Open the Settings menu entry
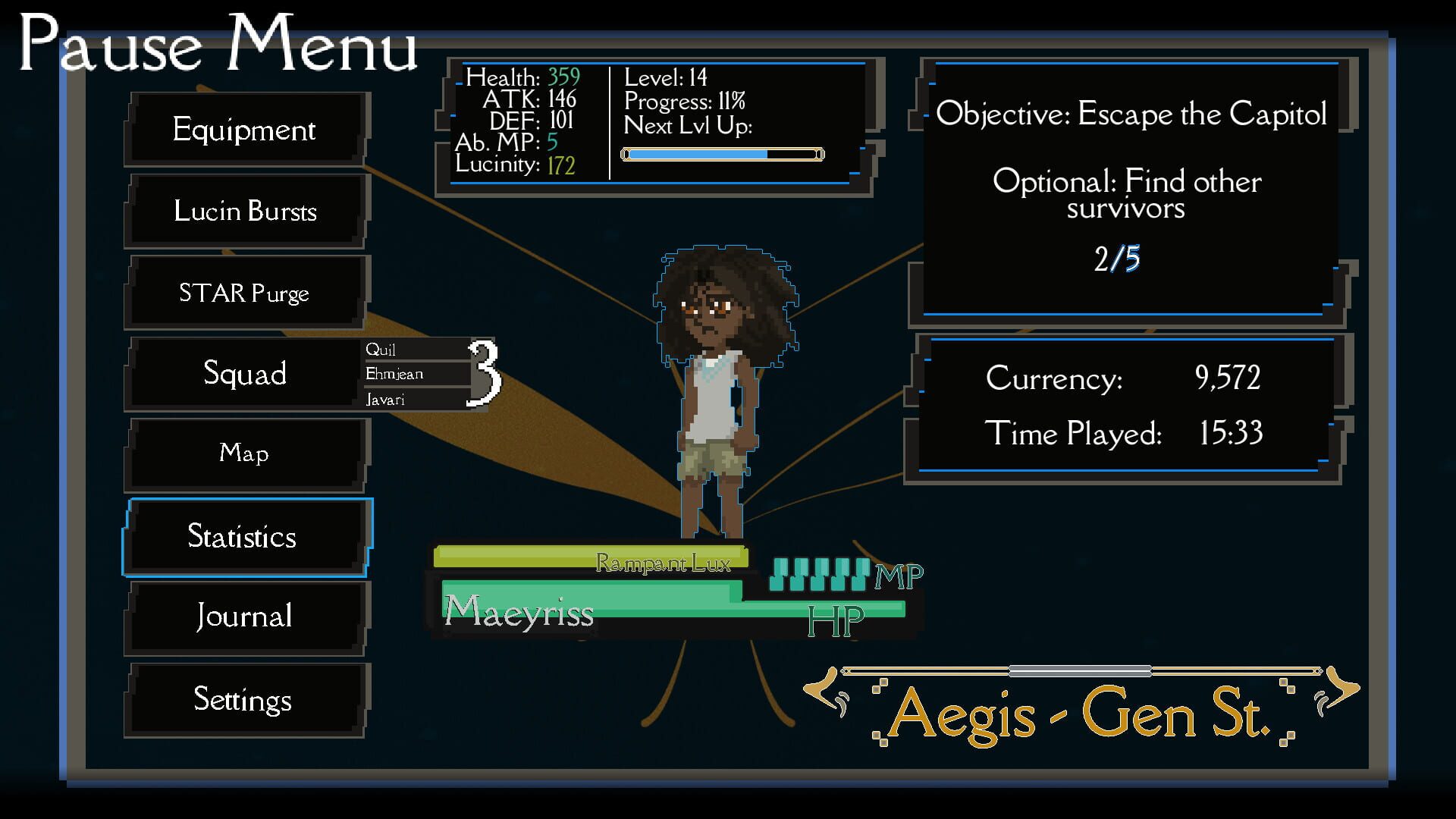Screen dimensions: 1456x819 244,699
